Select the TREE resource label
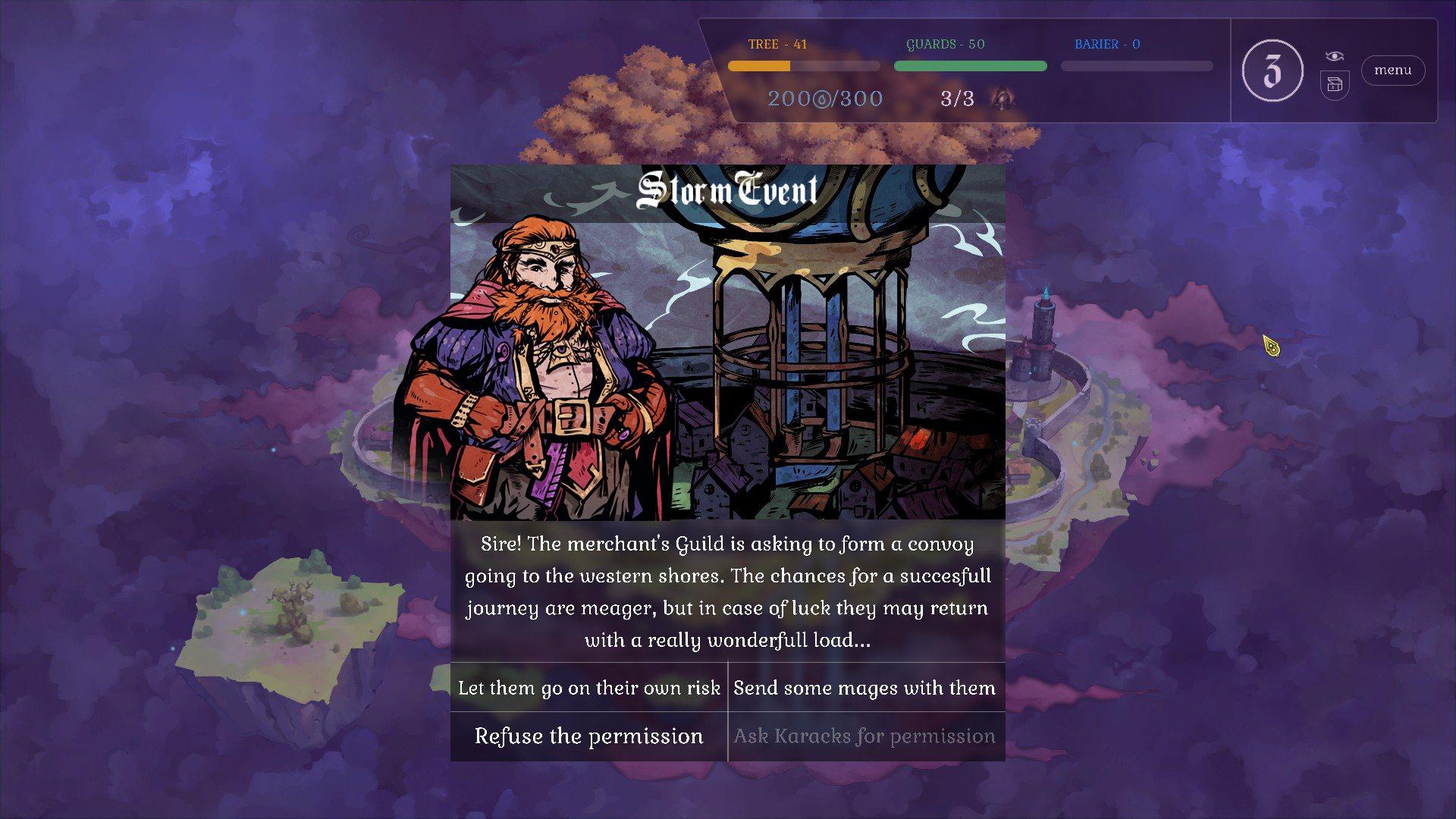The height and width of the screenshot is (819, 1456). pos(778,45)
